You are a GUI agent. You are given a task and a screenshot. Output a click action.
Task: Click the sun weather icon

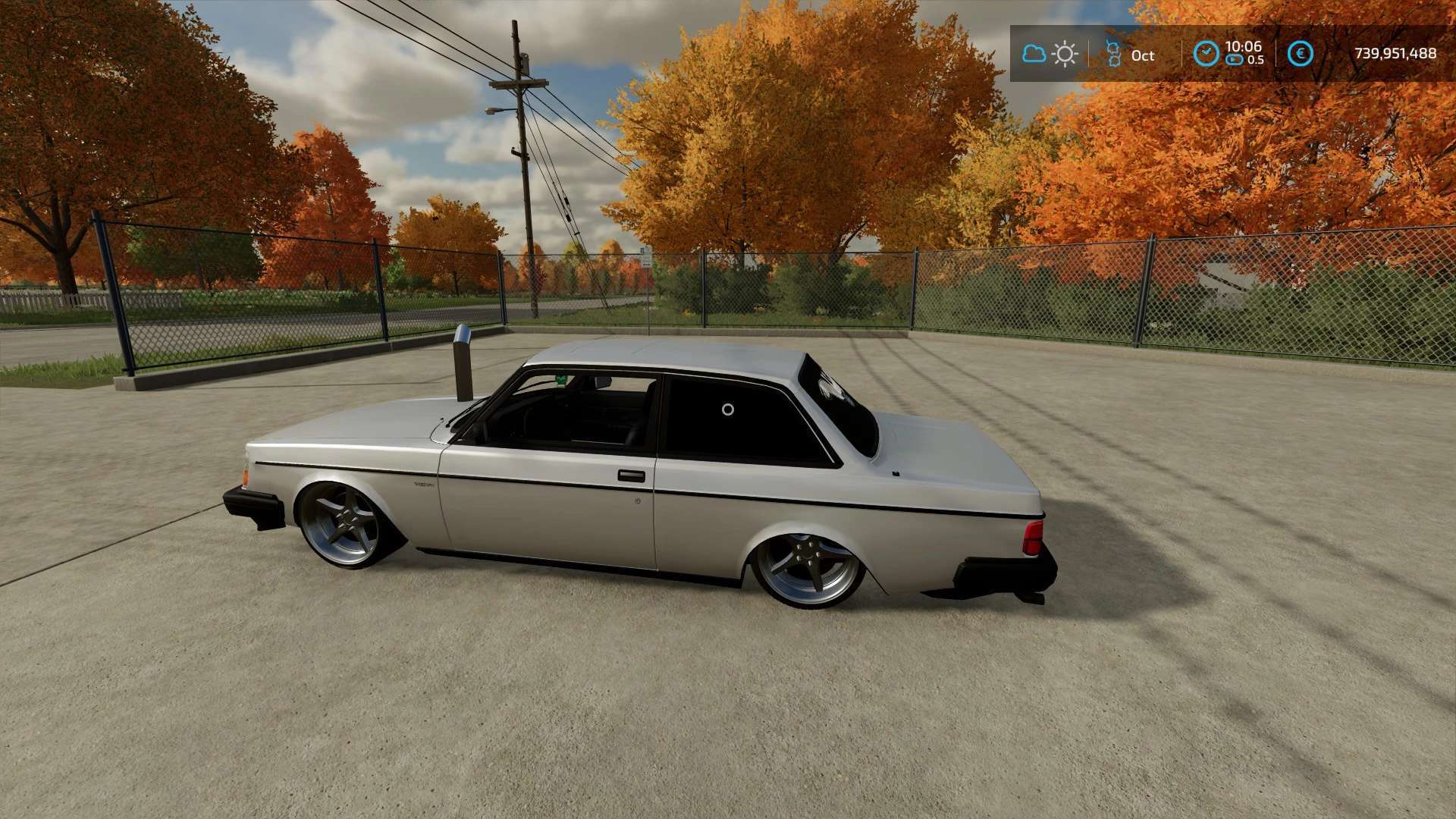click(x=1065, y=54)
